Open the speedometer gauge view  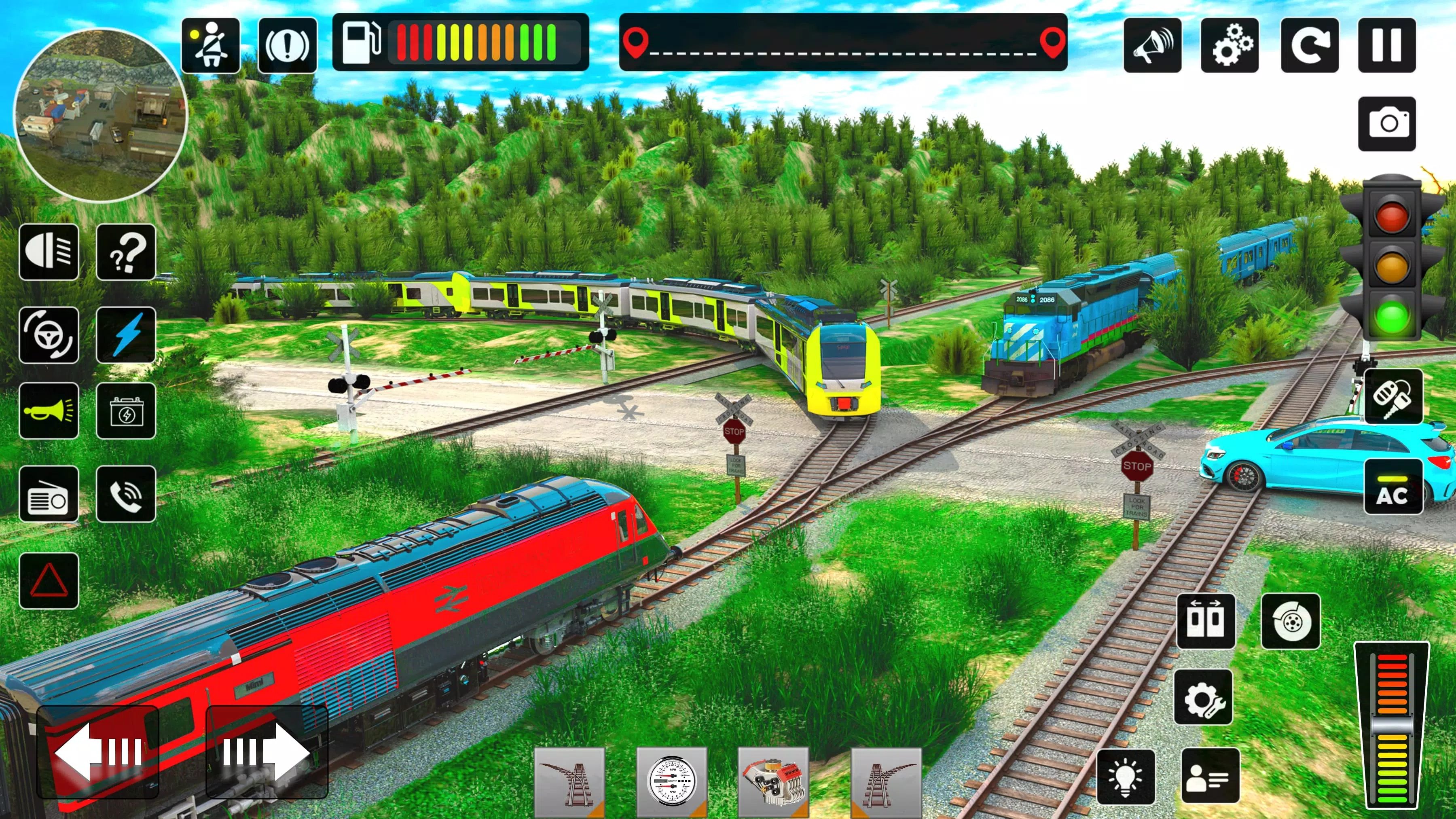tap(671, 782)
